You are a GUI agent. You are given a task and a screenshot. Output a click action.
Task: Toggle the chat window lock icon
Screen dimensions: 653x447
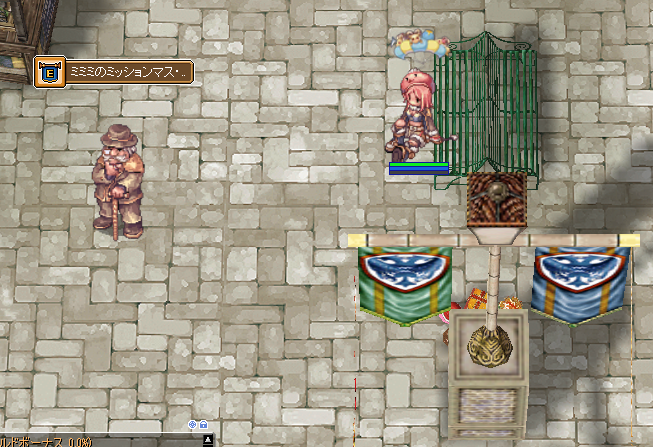pyautogui.click(x=204, y=425)
